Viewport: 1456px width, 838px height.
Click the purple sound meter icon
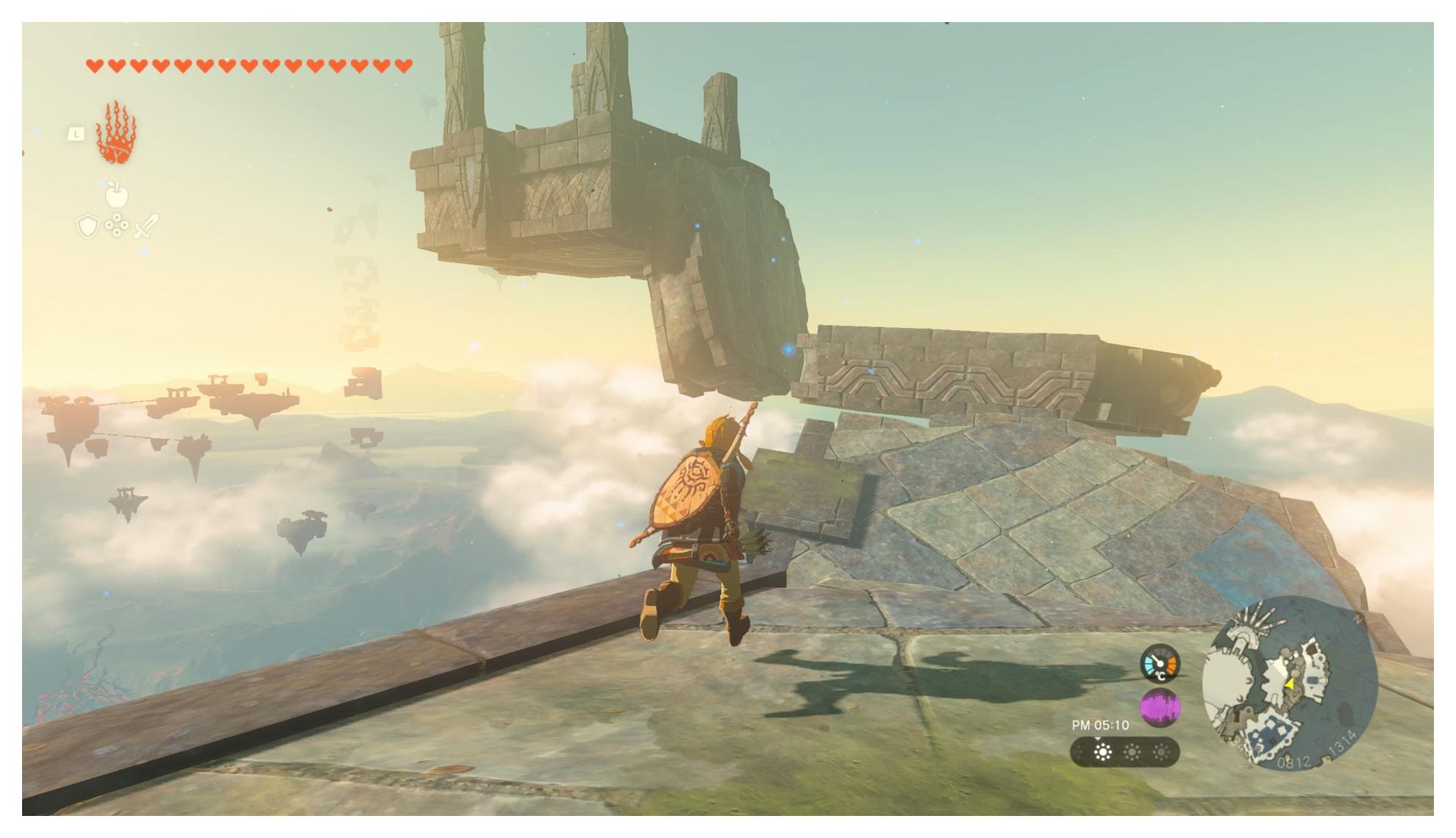(1160, 708)
